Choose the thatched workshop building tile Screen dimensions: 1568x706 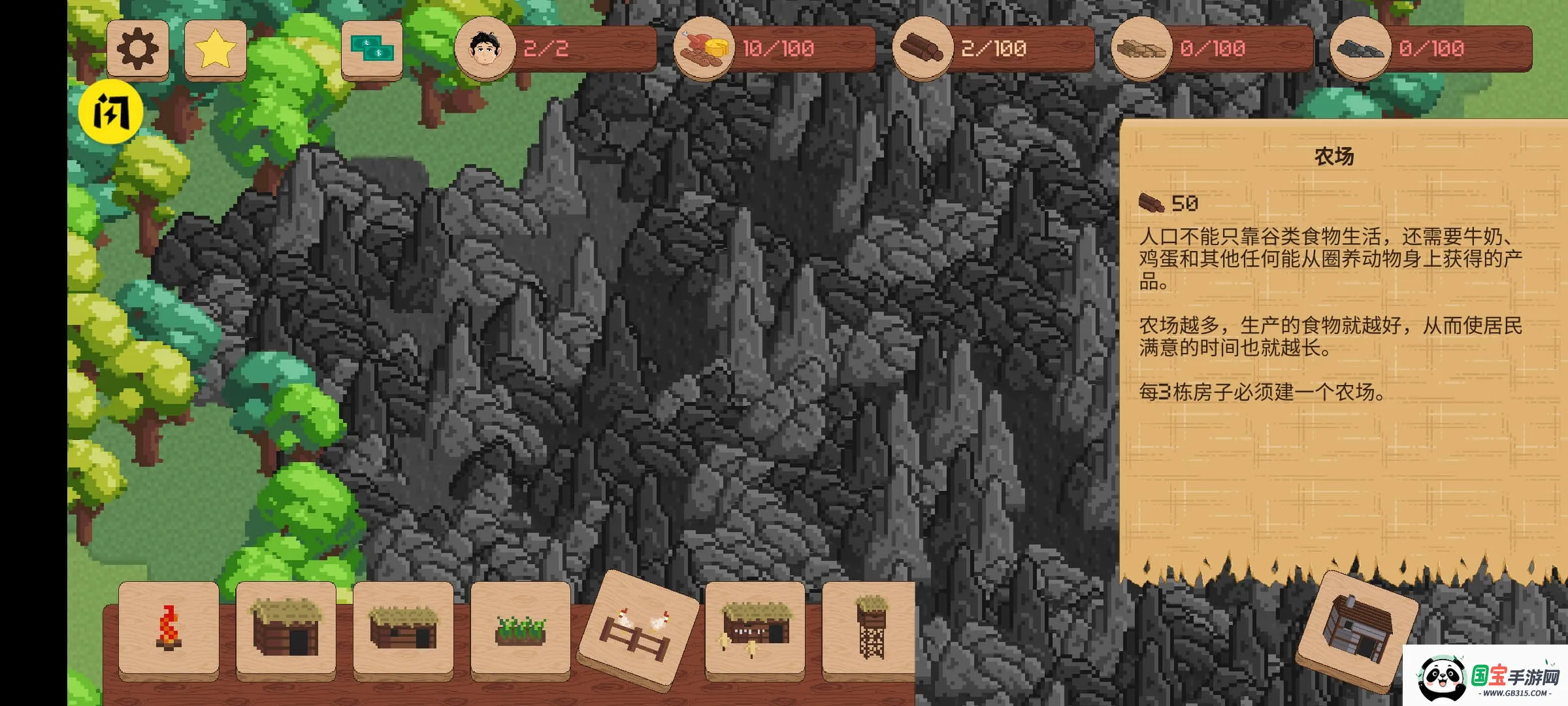point(755,629)
